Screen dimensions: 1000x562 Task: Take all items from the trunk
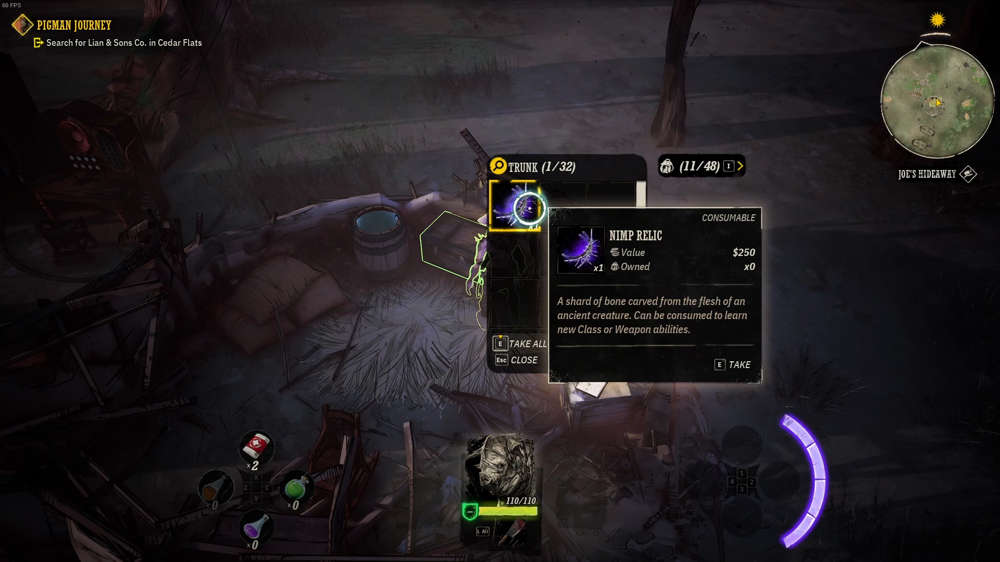(x=521, y=343)
